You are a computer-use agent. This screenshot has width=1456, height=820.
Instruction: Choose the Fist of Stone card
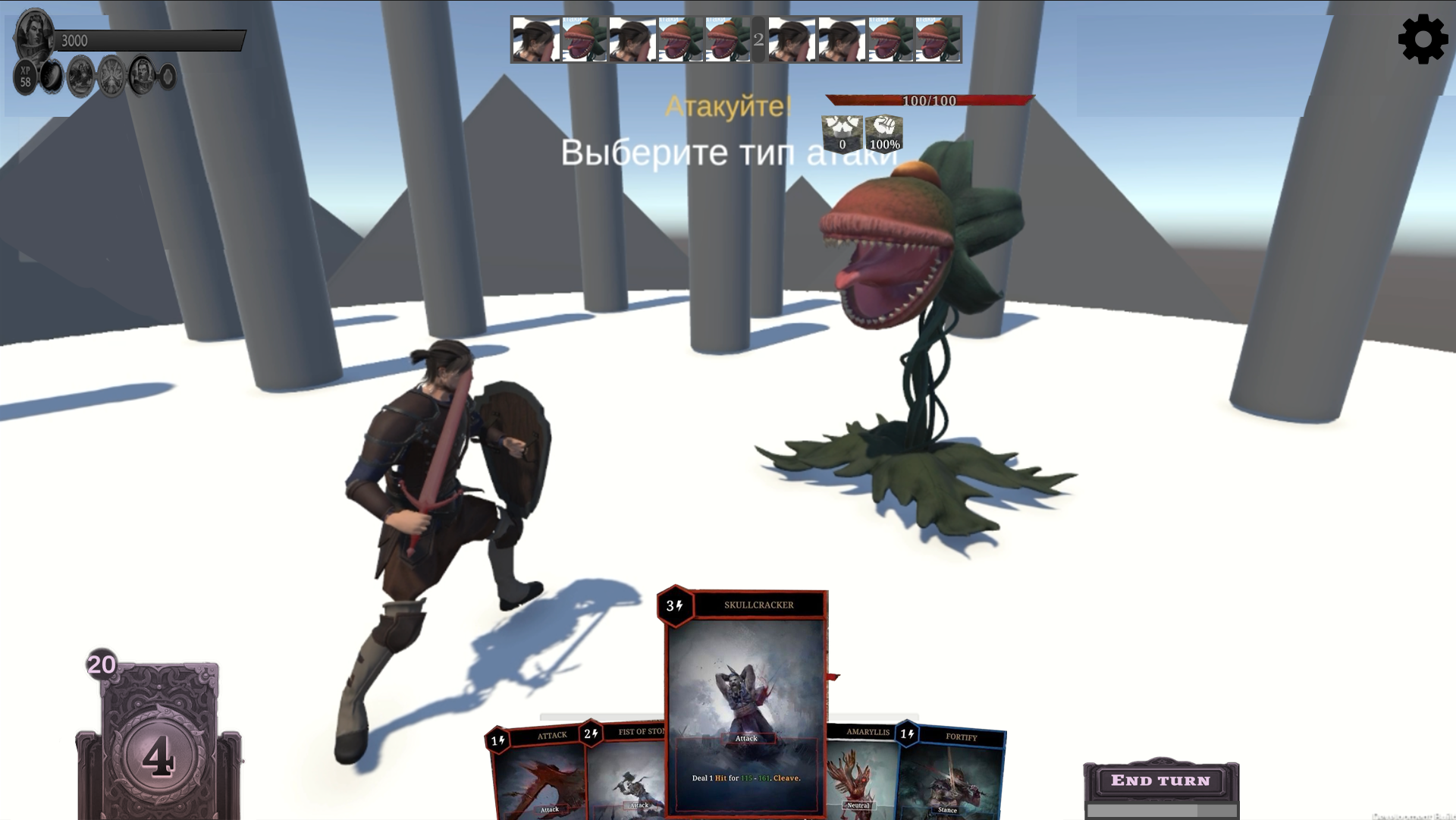coord(626,774)
